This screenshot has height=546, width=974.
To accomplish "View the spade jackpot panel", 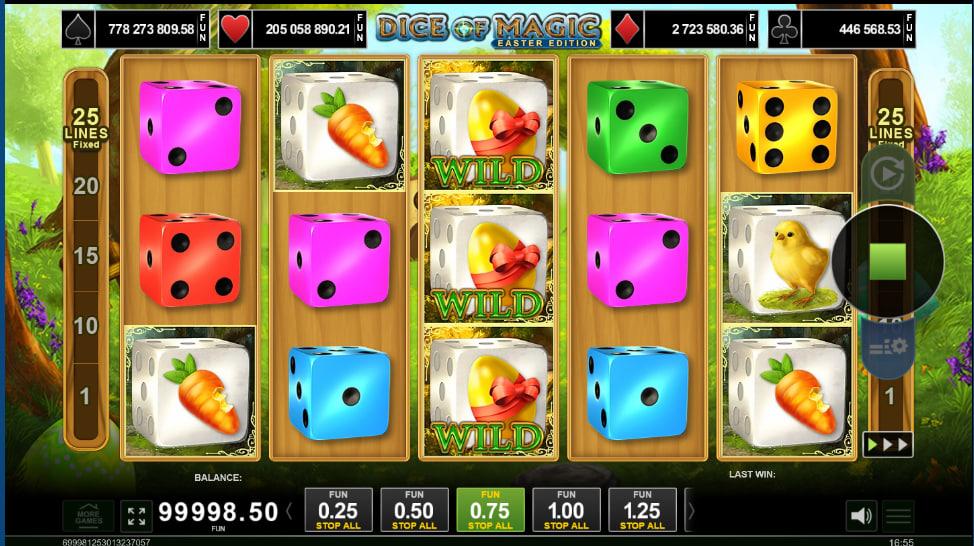I will coord(136,29).
